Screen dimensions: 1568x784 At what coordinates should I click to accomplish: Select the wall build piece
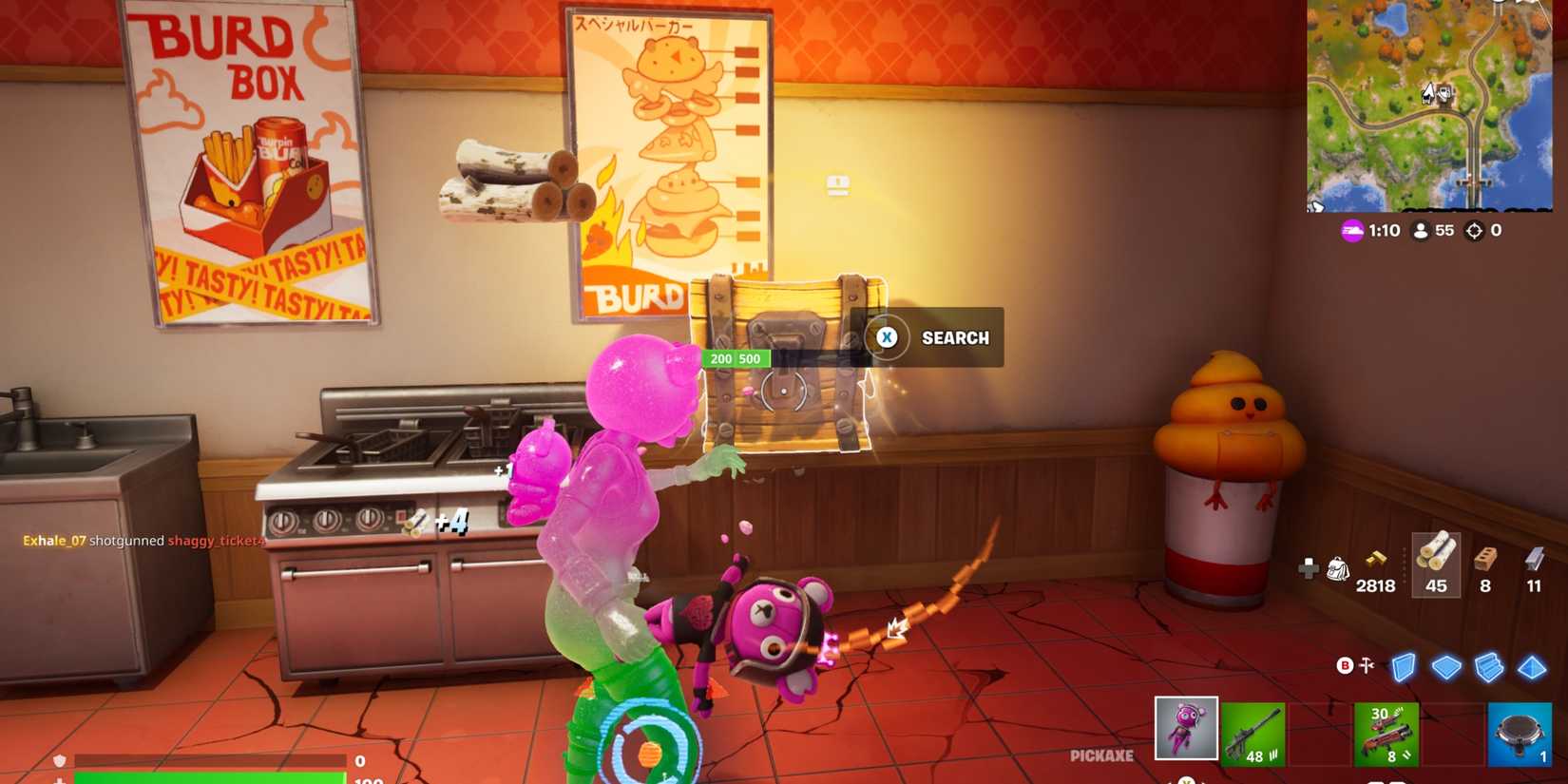click(1404, 668)
